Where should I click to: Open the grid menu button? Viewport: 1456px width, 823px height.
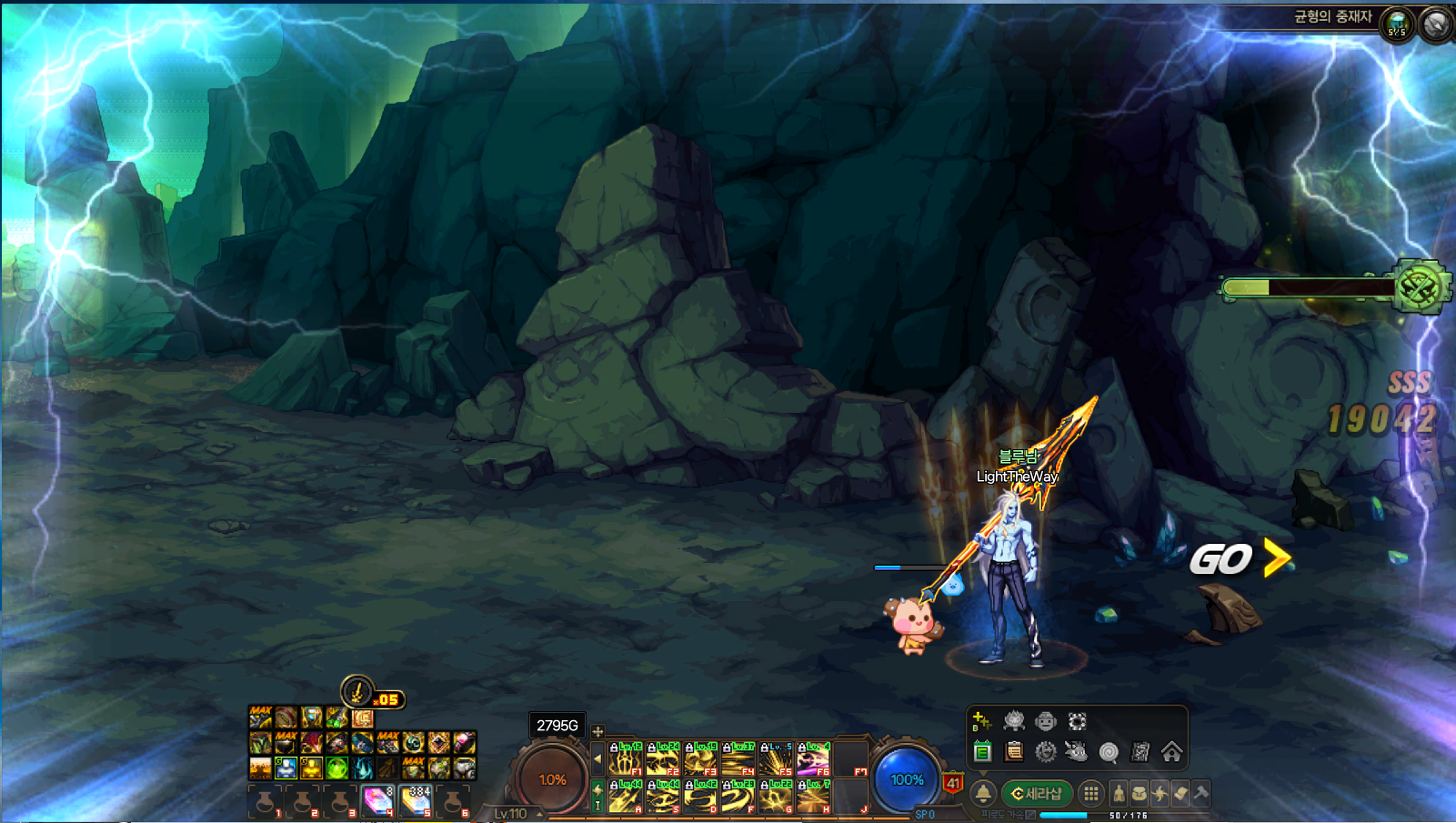coord(1091,794)
